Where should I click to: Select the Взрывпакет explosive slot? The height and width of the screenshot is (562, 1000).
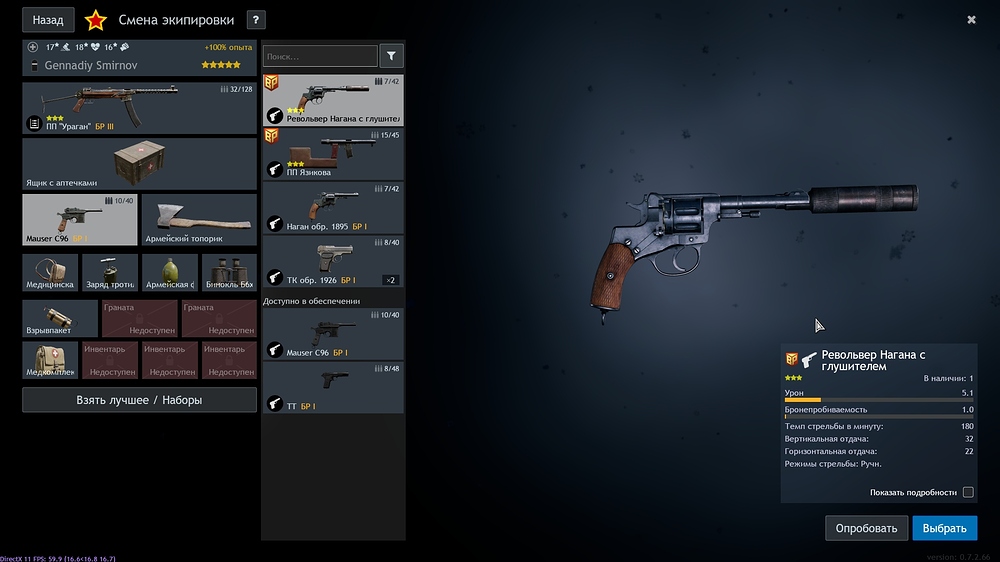tap(60, 319)
